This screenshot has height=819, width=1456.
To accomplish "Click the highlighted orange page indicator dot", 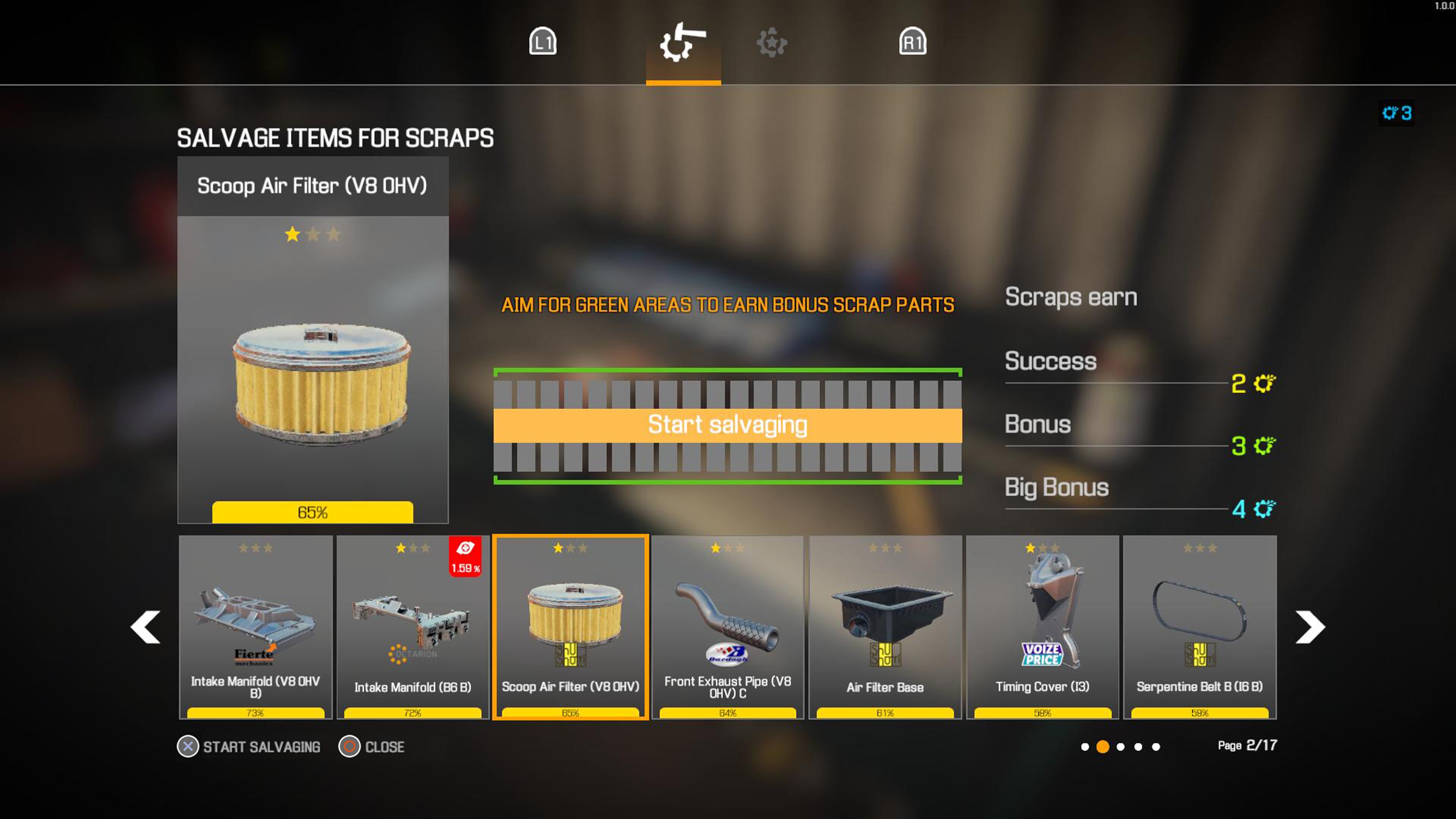I will pyautogui.click(x=1102, y=747).
